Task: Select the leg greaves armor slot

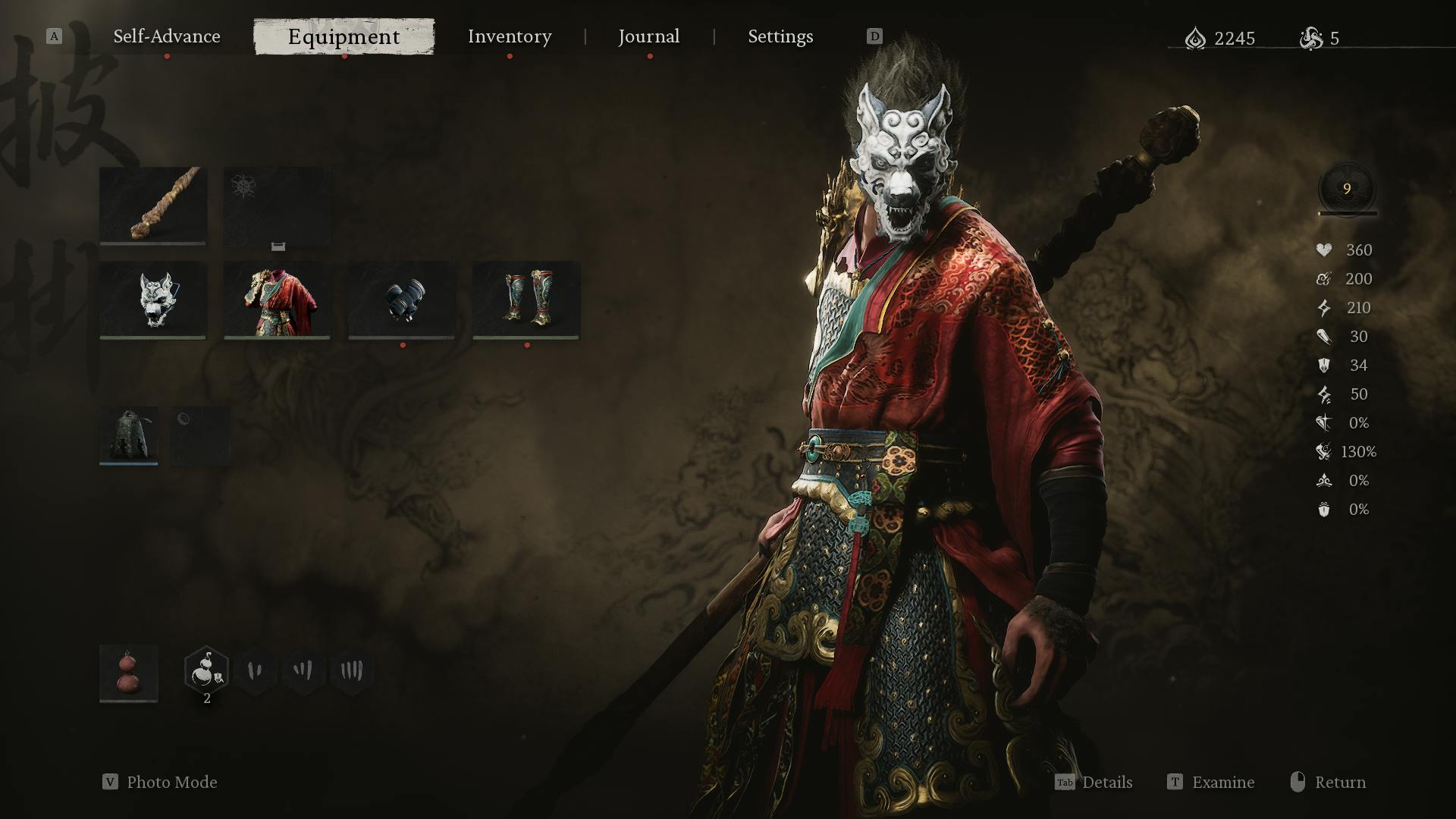Action: click(526, 300)
